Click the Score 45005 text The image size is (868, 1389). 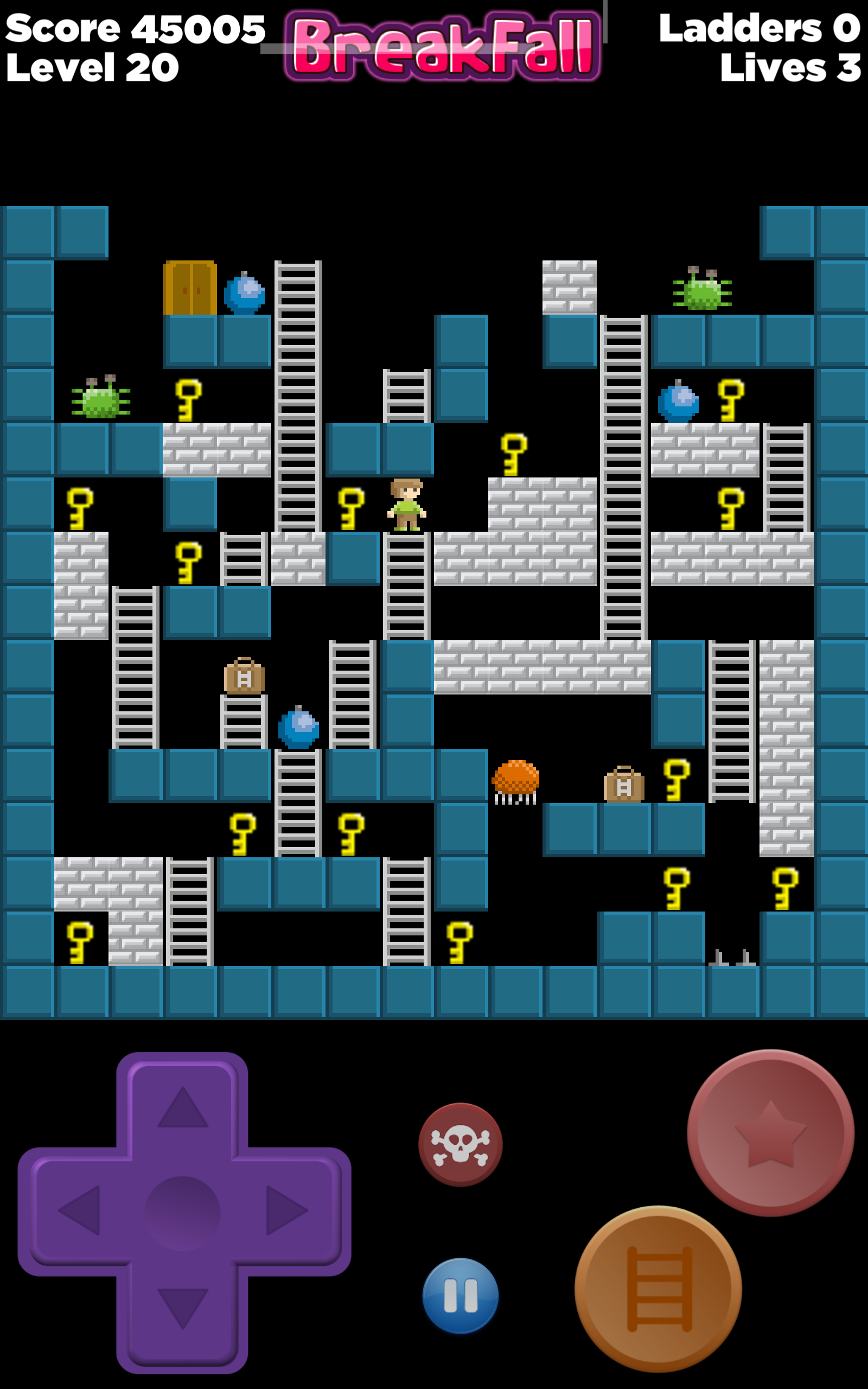point(135,29)
